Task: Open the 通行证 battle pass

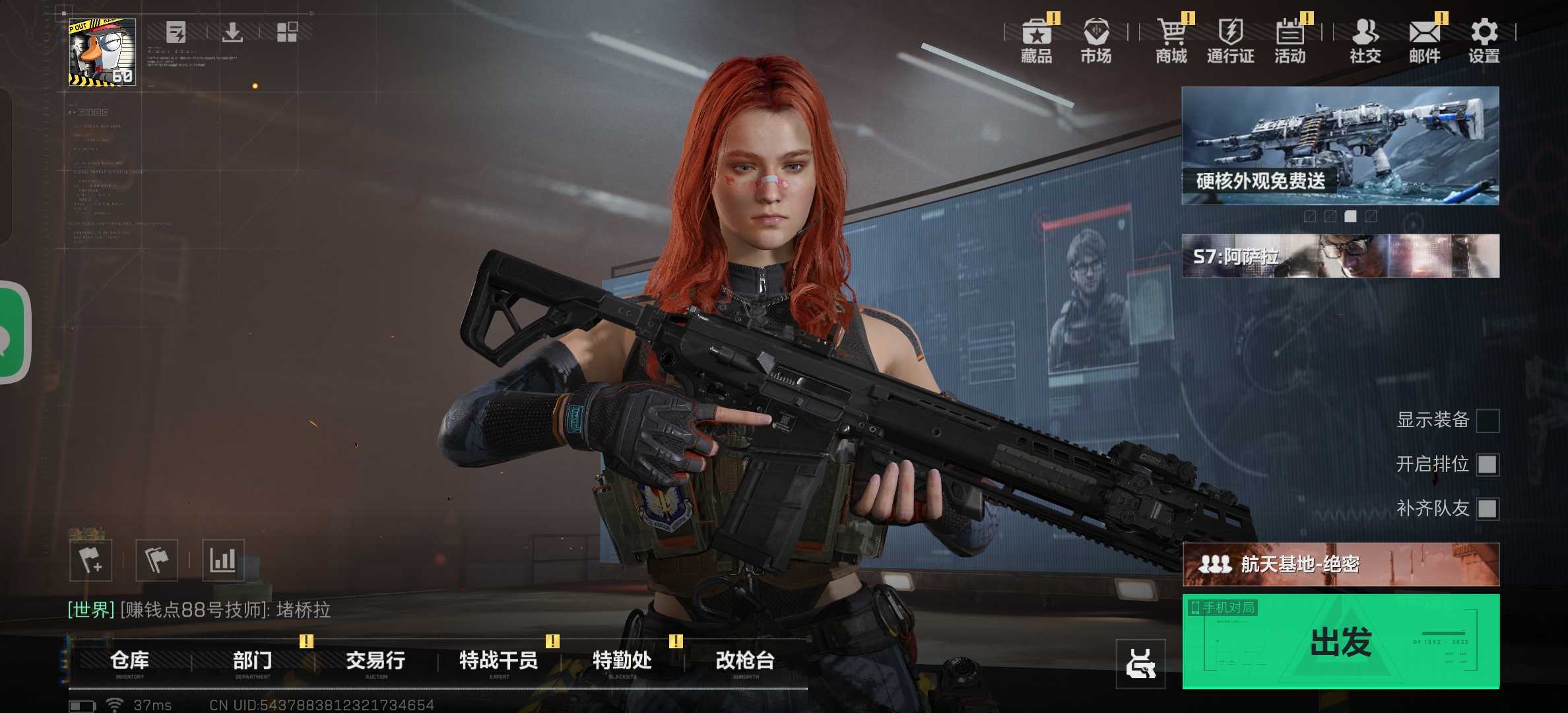Action: (1230, 41)
